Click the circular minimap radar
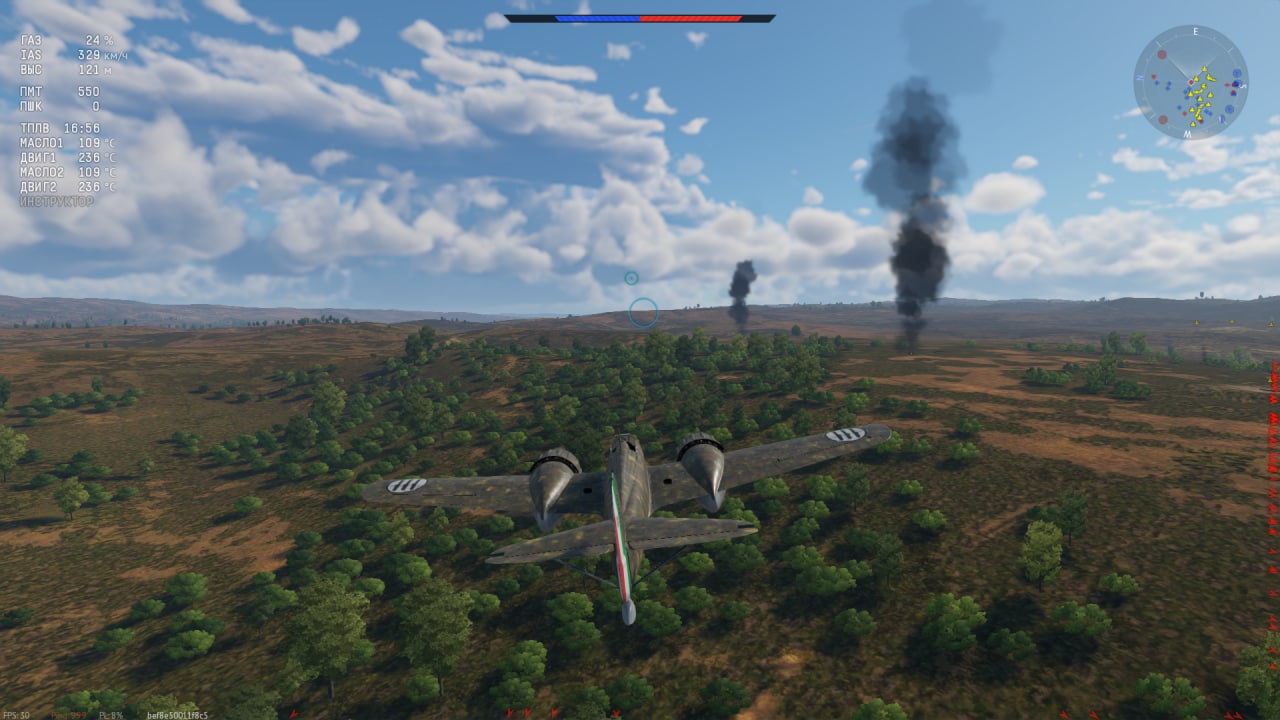This screenshot has width=1280, height=720. (1190, 83)
